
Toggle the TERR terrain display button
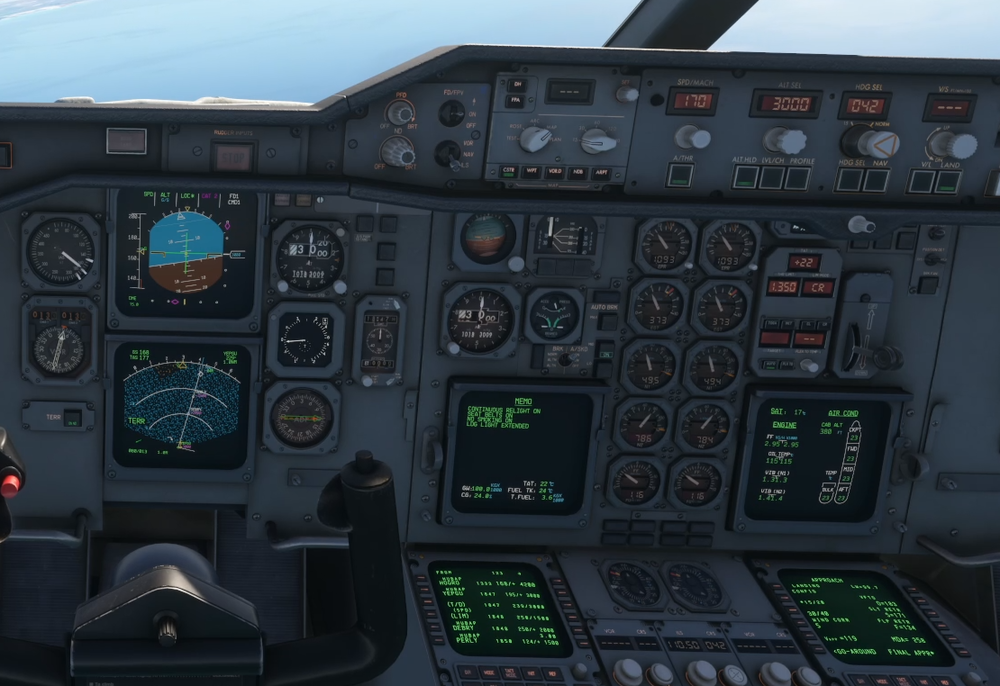click(x=72, y=416)
